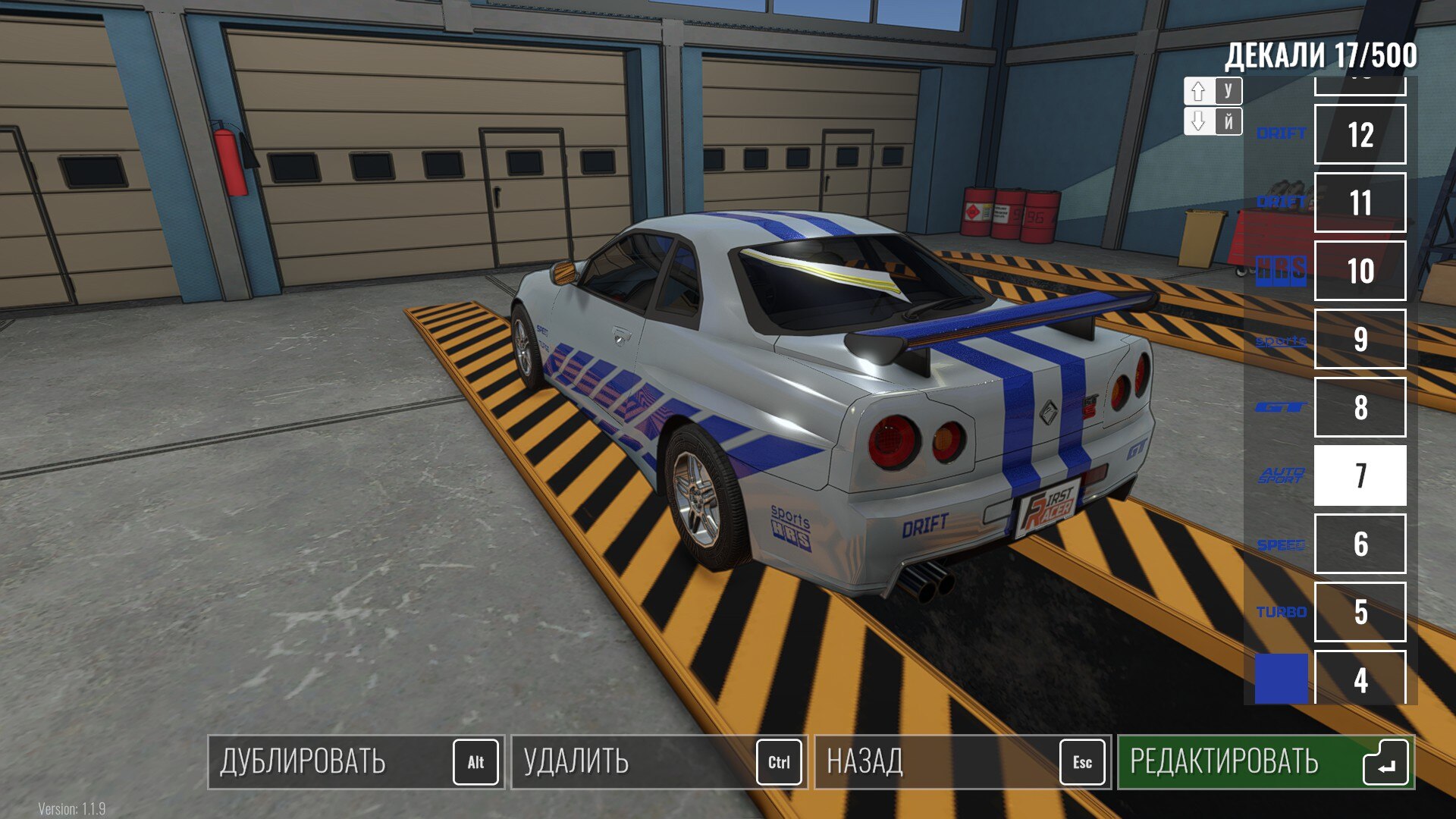Image resolution: width=1456 pixels, height=819 pixels.
Task: Go back with the НАЗАД button
Action: coord(962,762)
